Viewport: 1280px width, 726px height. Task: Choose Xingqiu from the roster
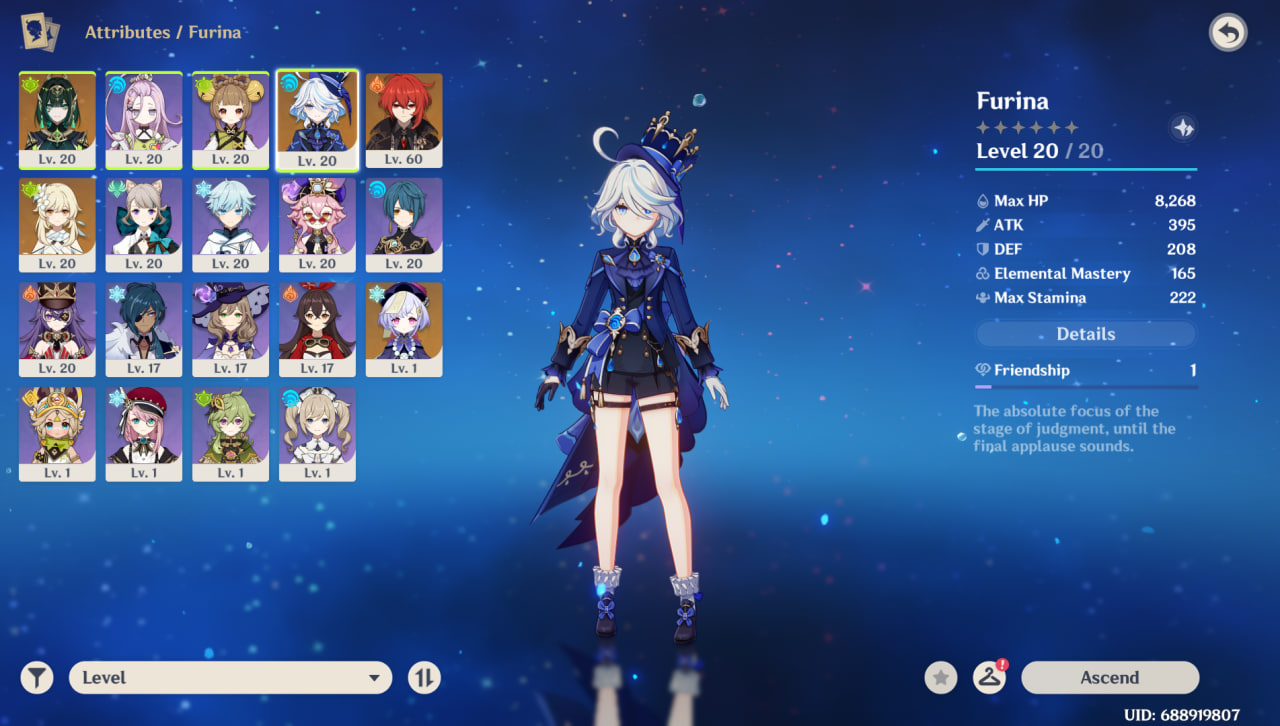404,224
